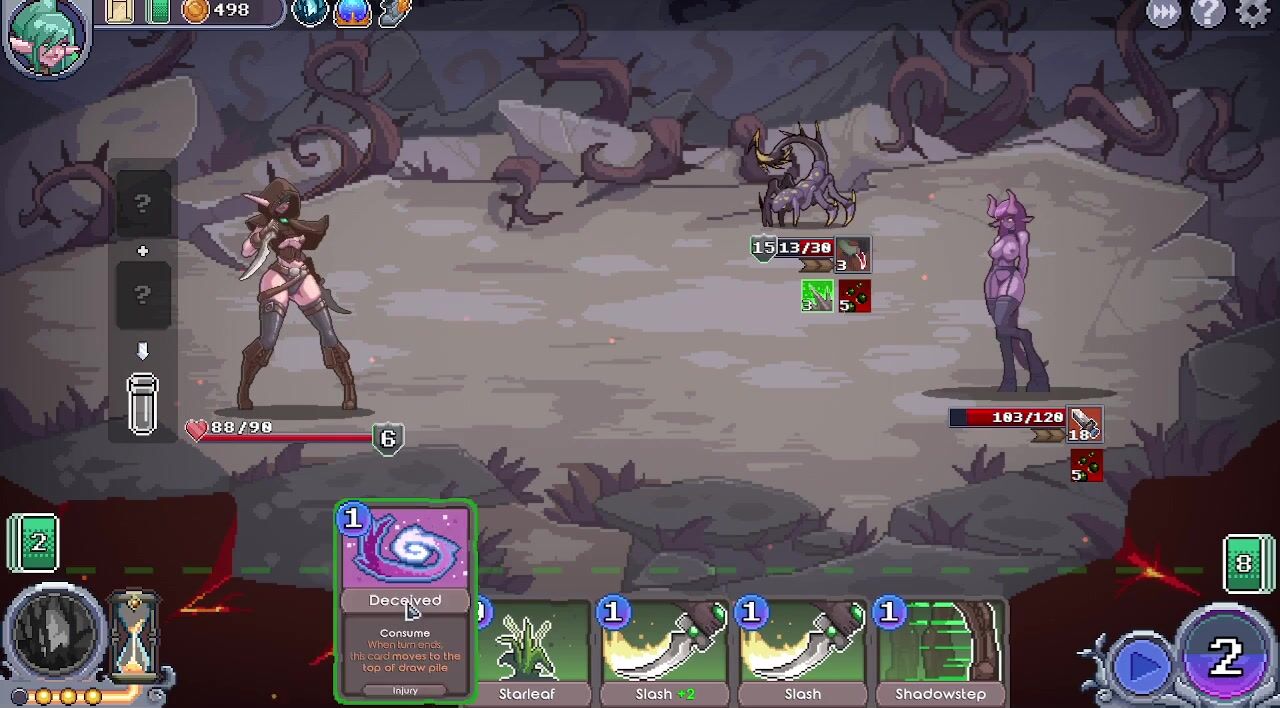The height and width of the screenshot is (708, 1280).
Task: Choose the Slash +2 card
Action: click(665, 652)
